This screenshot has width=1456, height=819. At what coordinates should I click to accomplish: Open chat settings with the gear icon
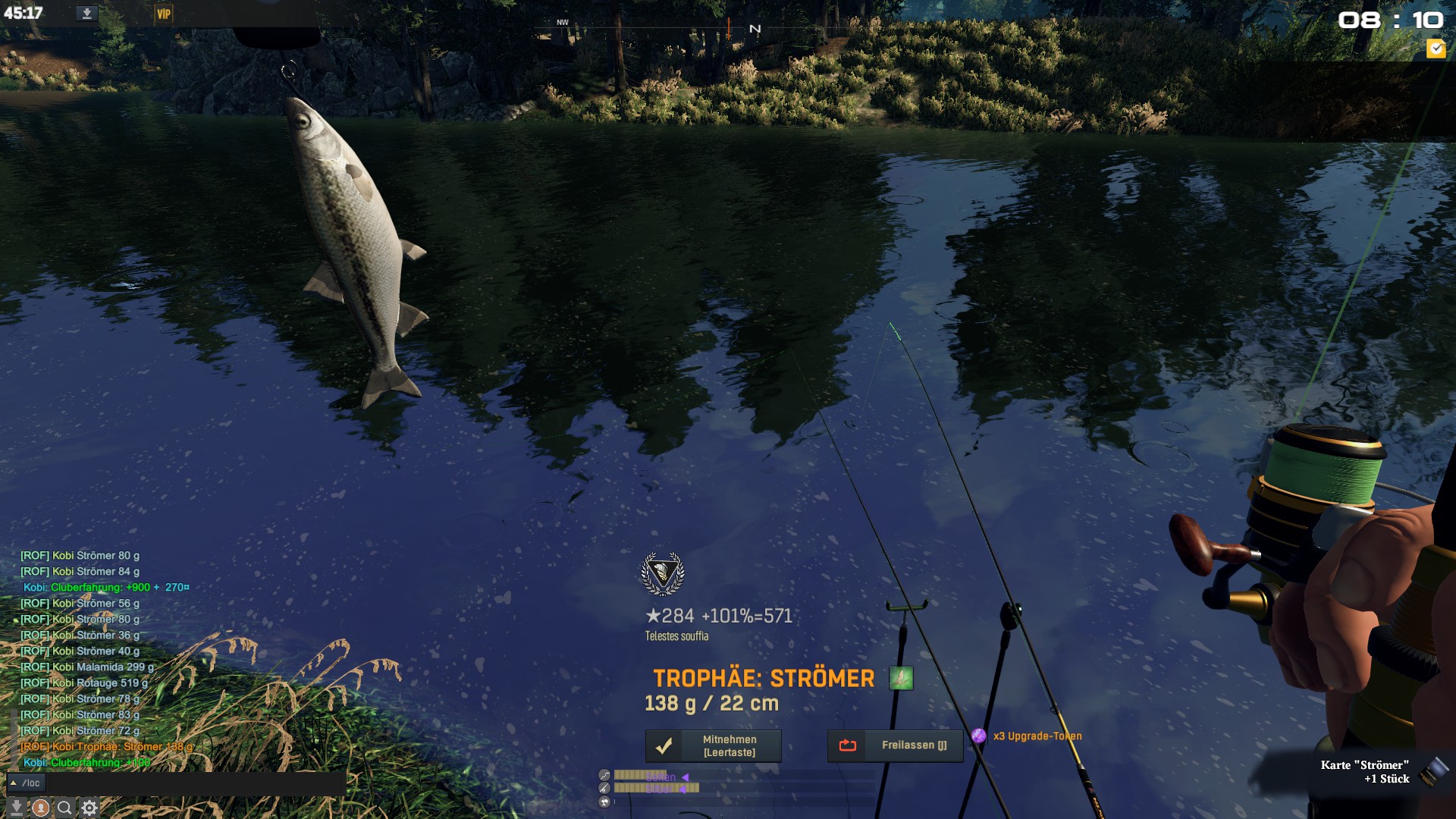coord(89,808)
